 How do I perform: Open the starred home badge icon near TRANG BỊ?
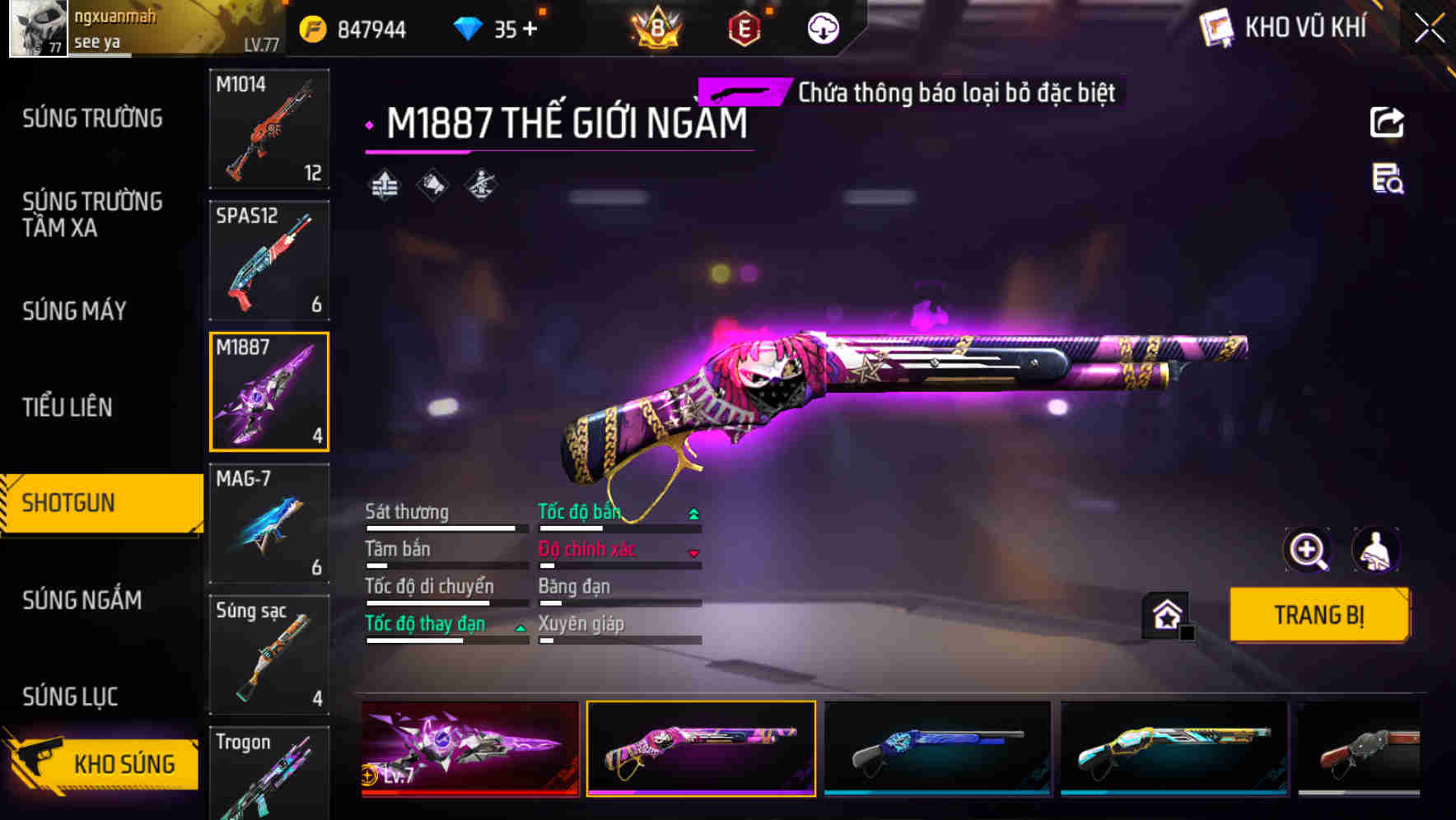click(x=1167, y=614)
